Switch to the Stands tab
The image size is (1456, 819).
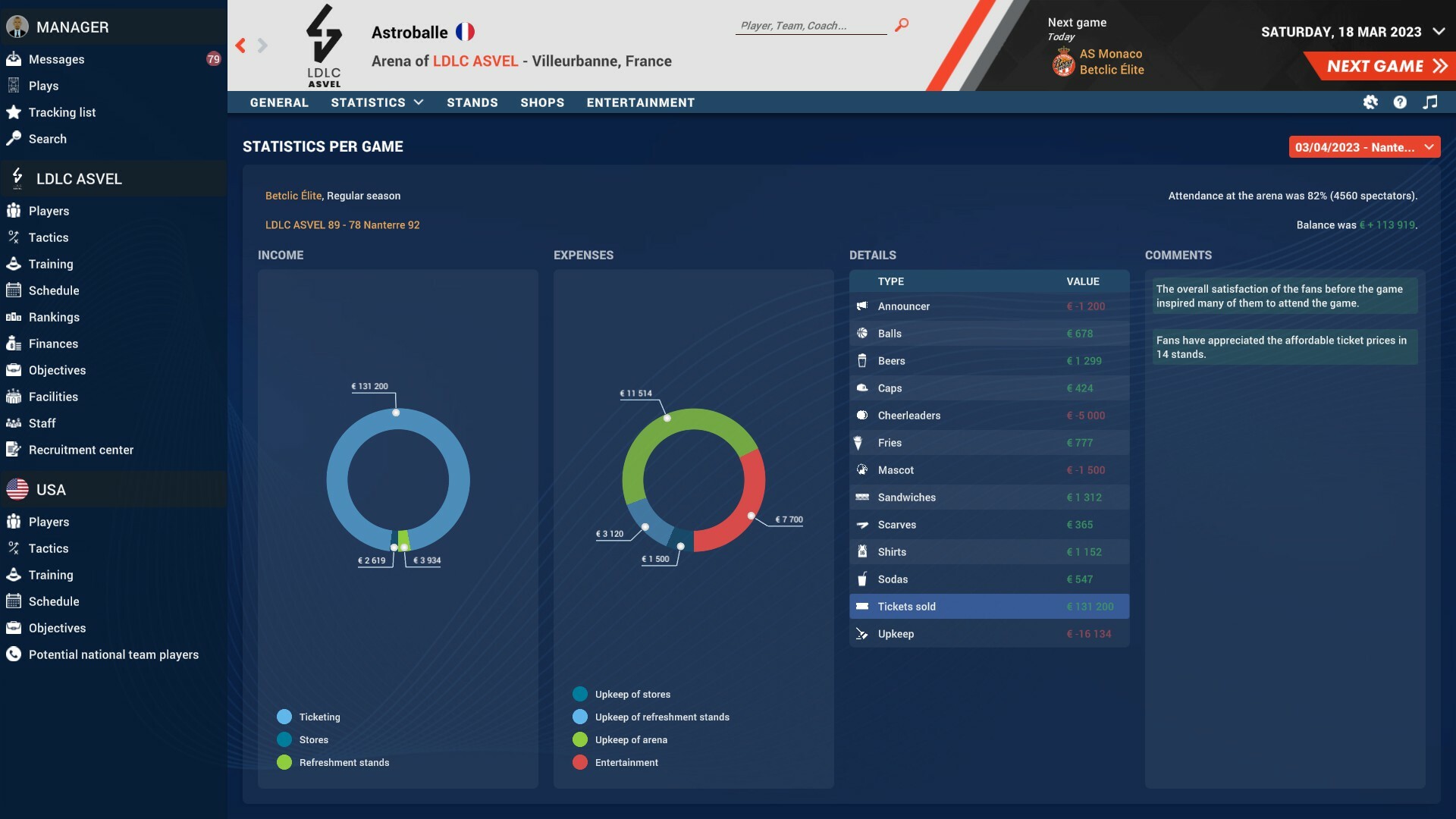pos(472,102)
